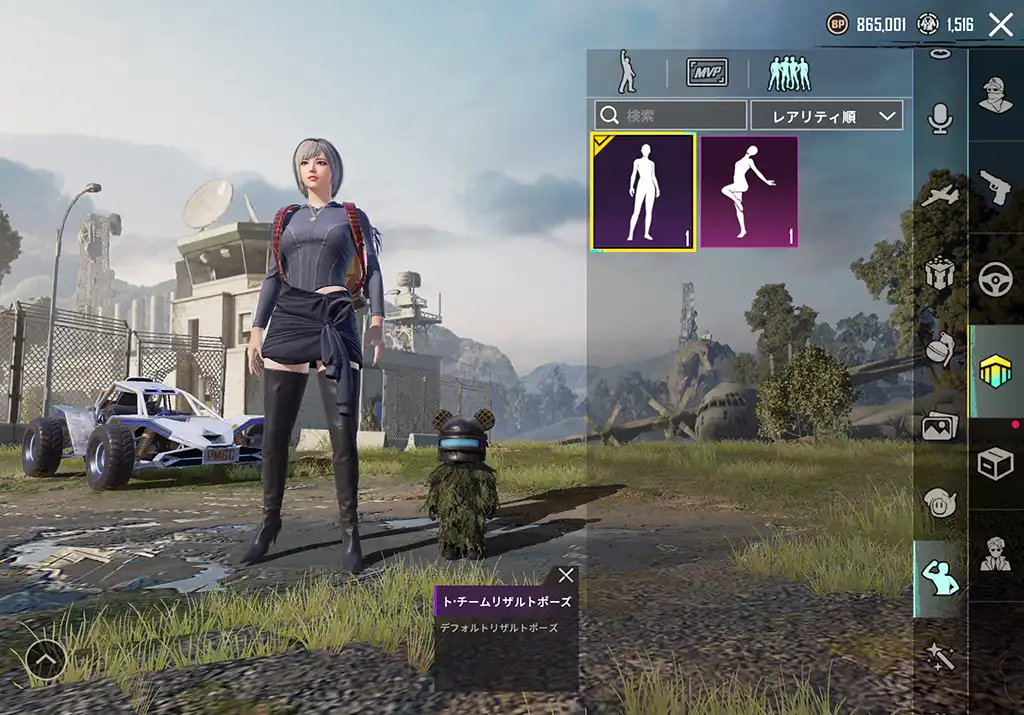Open the magic wand effects category
The width and height of the screenshot is (1024, 715).
pyautogui.click(x=940, y=656)
